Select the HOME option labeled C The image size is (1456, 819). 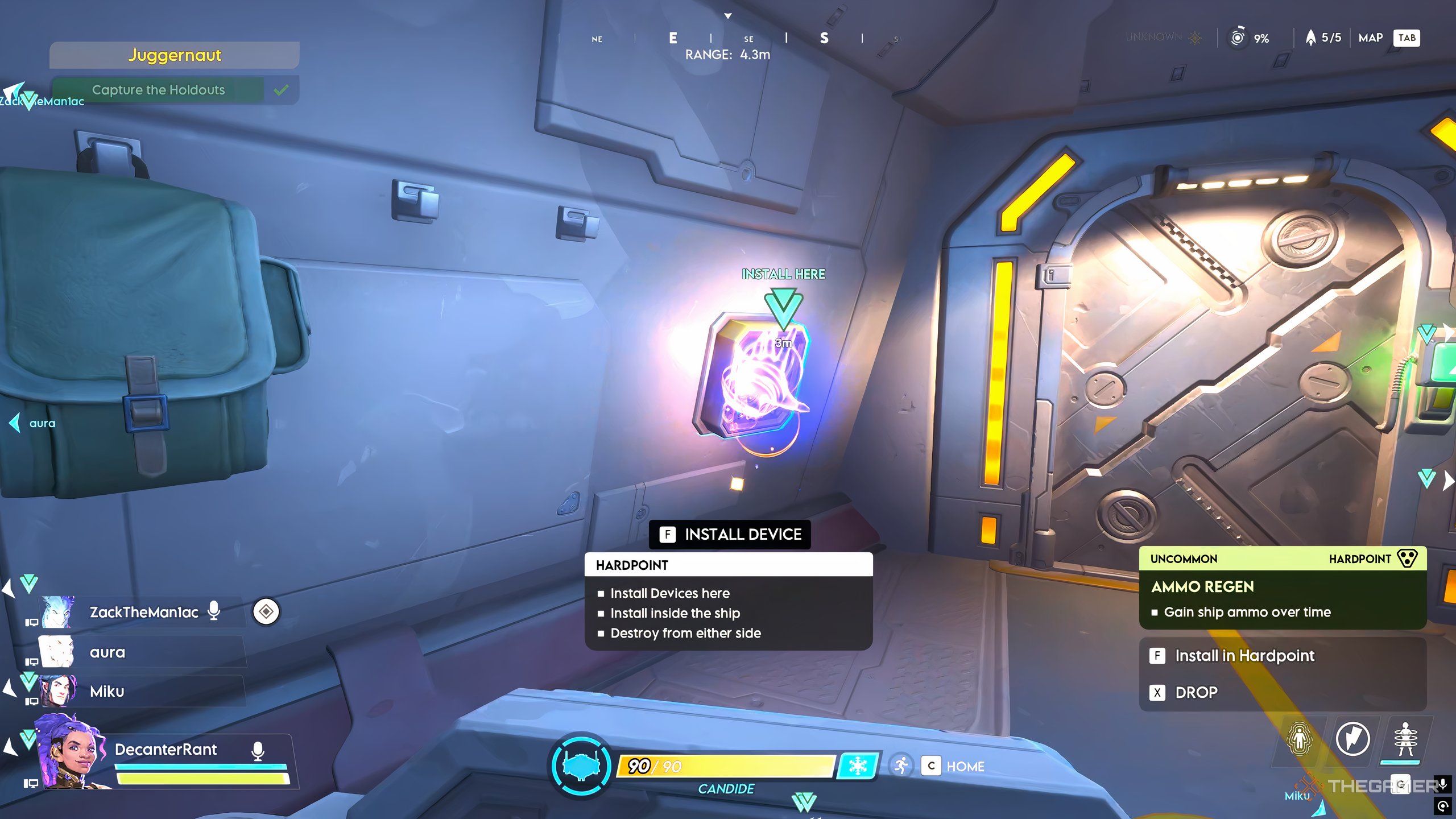coord(931,766)
